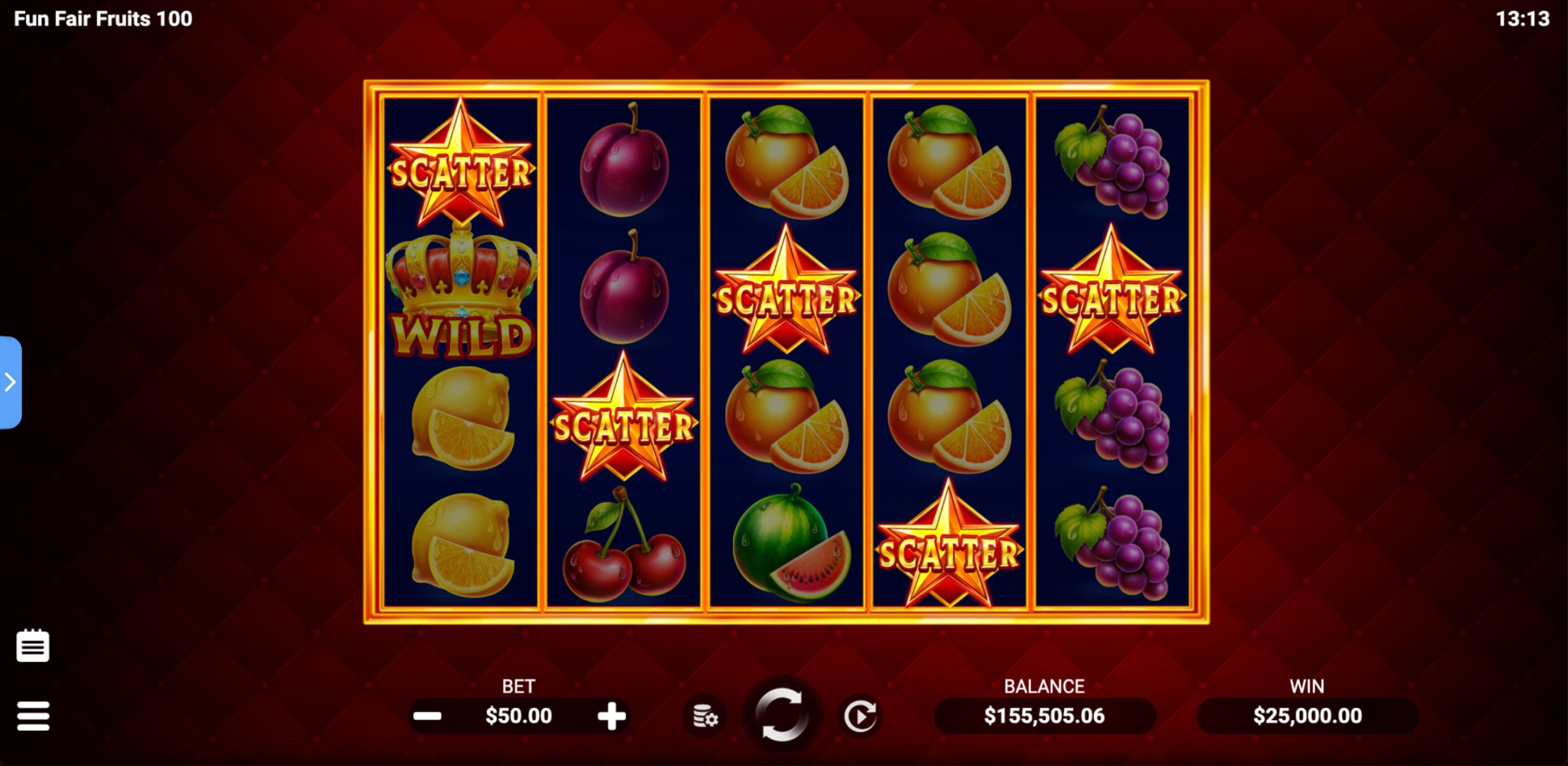Spin the reels with the circular arrows button
This screenshot has height=766, width=1568.
coord(781,716)
